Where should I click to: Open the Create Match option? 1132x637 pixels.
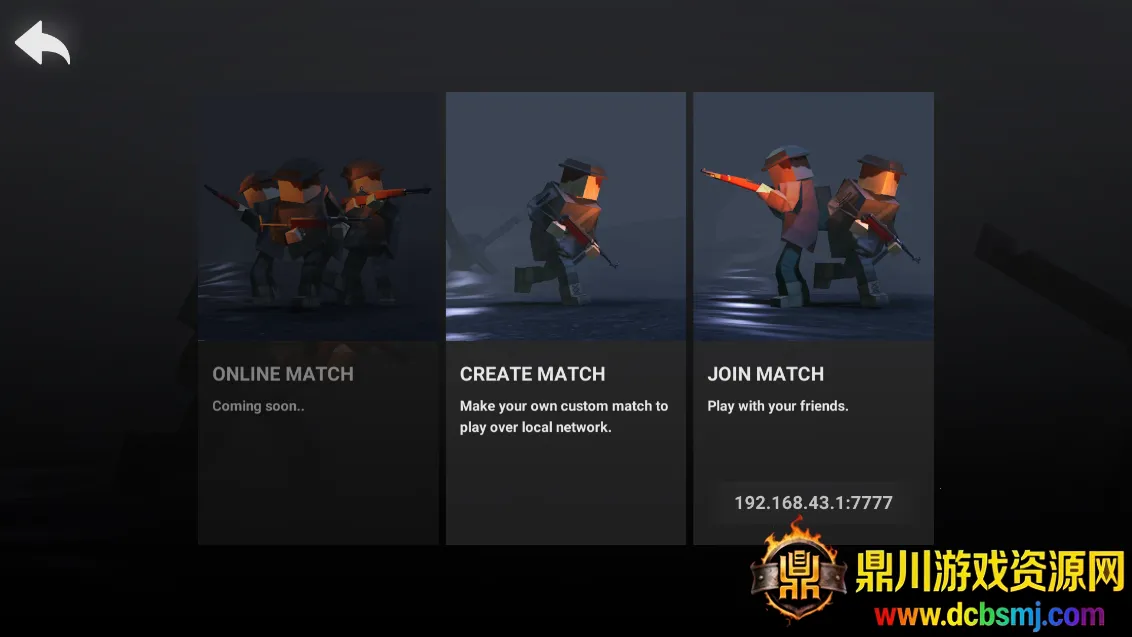[x=565, y=318]
